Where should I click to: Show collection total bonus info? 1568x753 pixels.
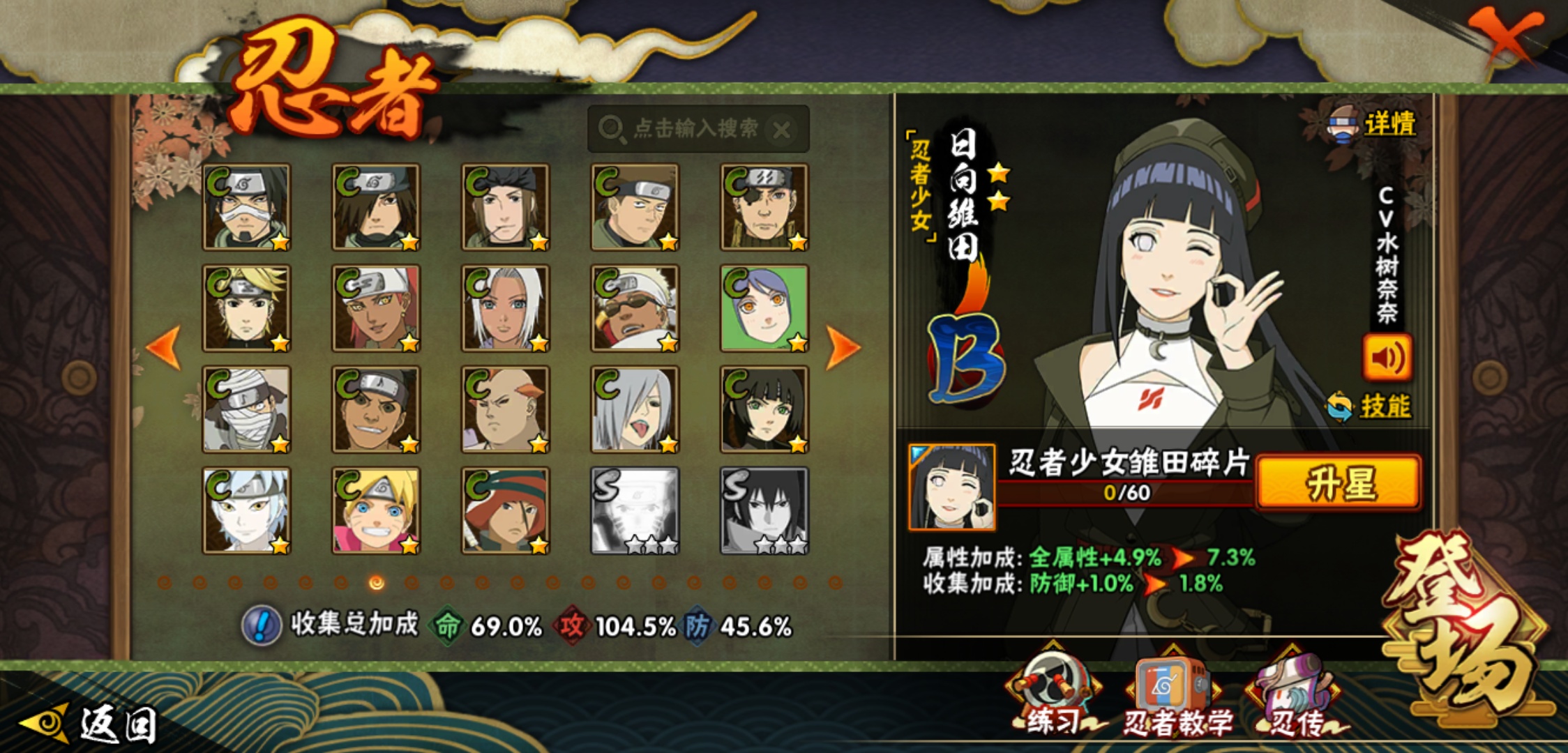[x=262, y=625]
